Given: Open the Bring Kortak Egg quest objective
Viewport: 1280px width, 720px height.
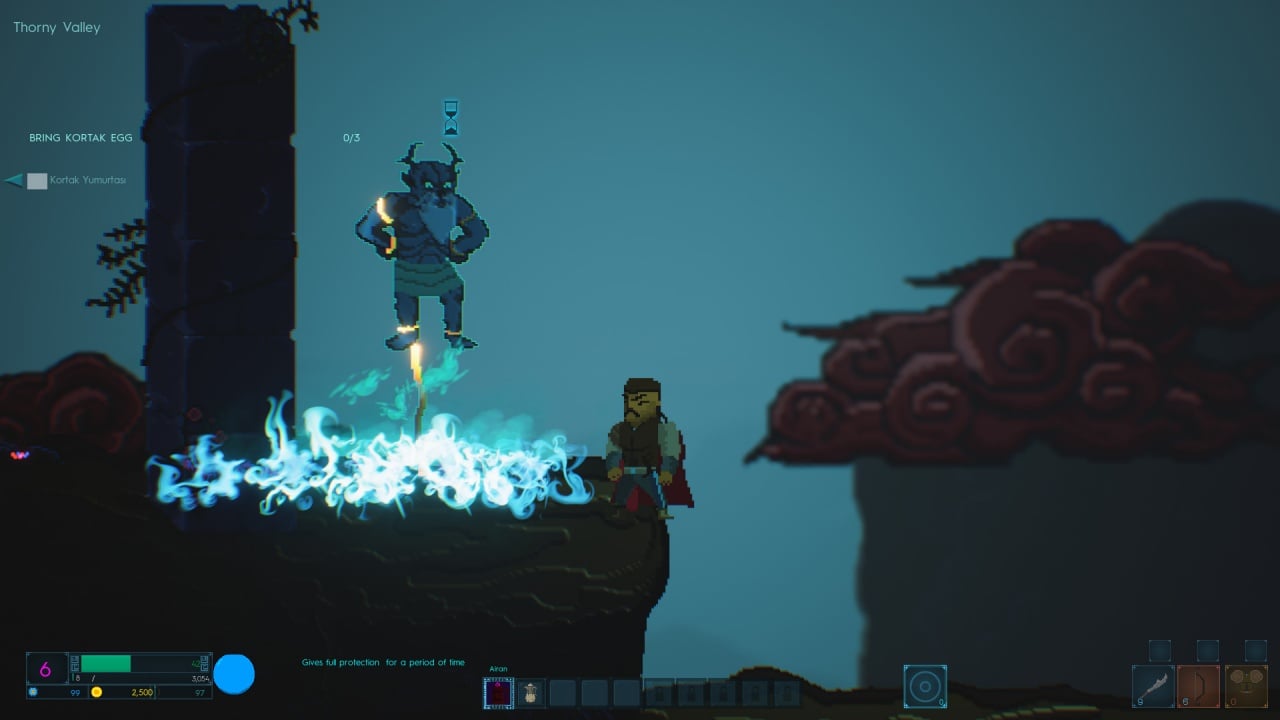Looking at the screenshot, I should [x=81, y=138].
